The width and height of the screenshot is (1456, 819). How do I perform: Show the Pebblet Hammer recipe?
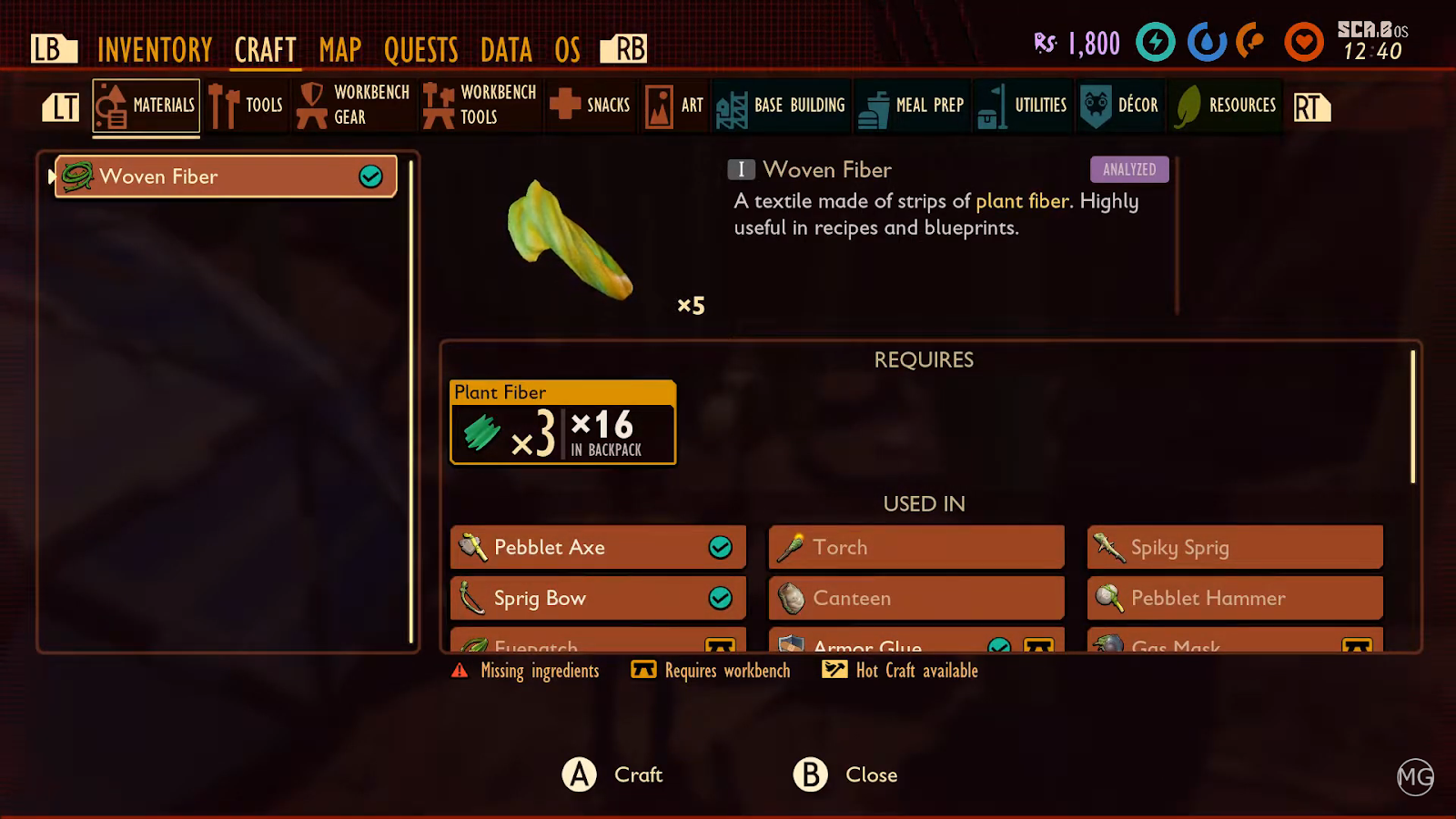[1235, 598]
